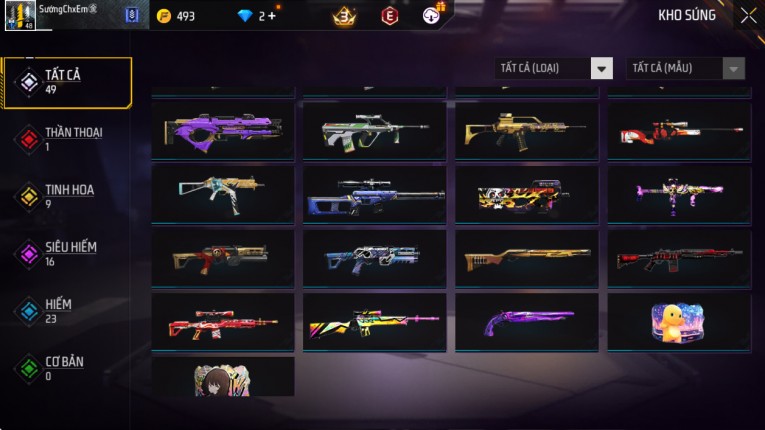
Task: Show Siêu Hiếm weapon skins
Action: (x=67, y=253)
